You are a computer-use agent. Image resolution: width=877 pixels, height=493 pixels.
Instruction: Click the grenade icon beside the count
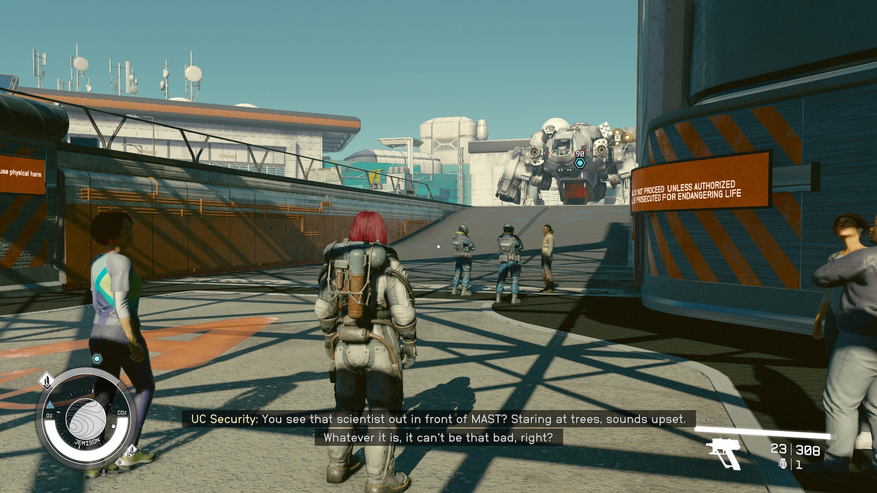tap(782, 465)
